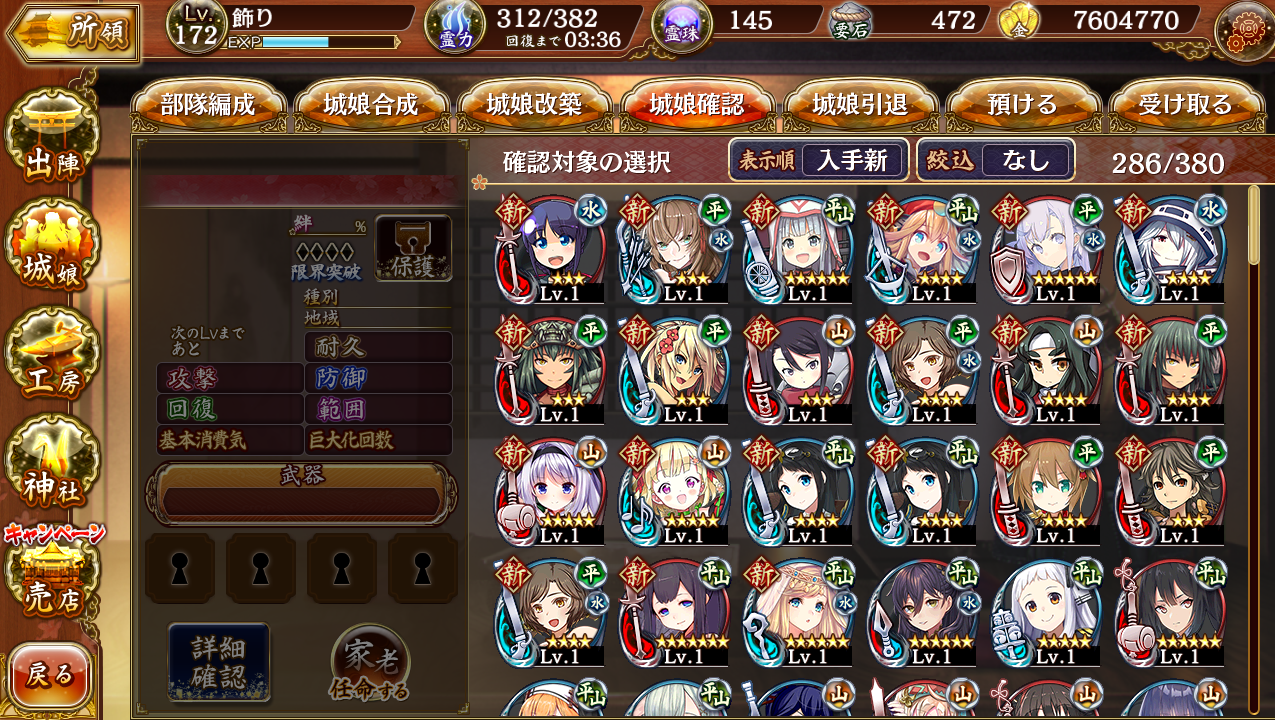Viewport: 1275px width, 720px height.
Task: Click the 詳細確認 details button
Action: 218,661
